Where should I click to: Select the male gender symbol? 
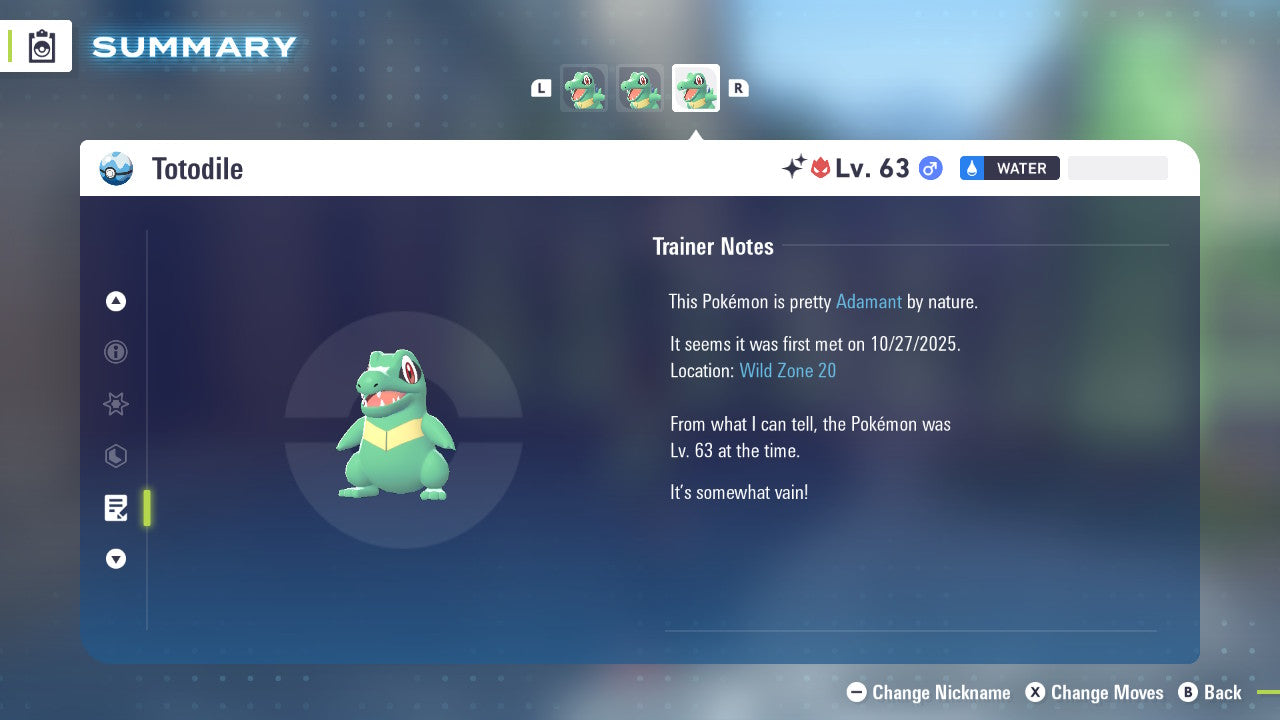tap(929, 168)
